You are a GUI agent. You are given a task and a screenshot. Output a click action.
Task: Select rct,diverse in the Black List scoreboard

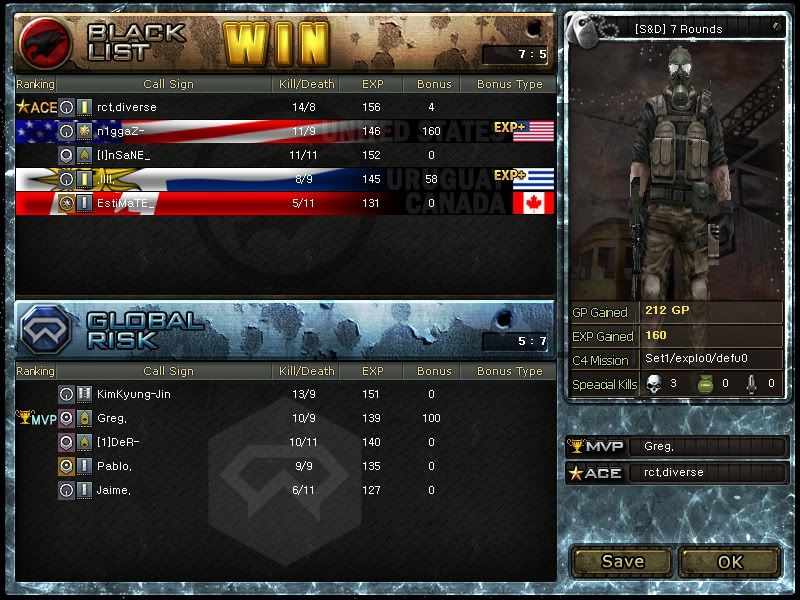[127, 107]
